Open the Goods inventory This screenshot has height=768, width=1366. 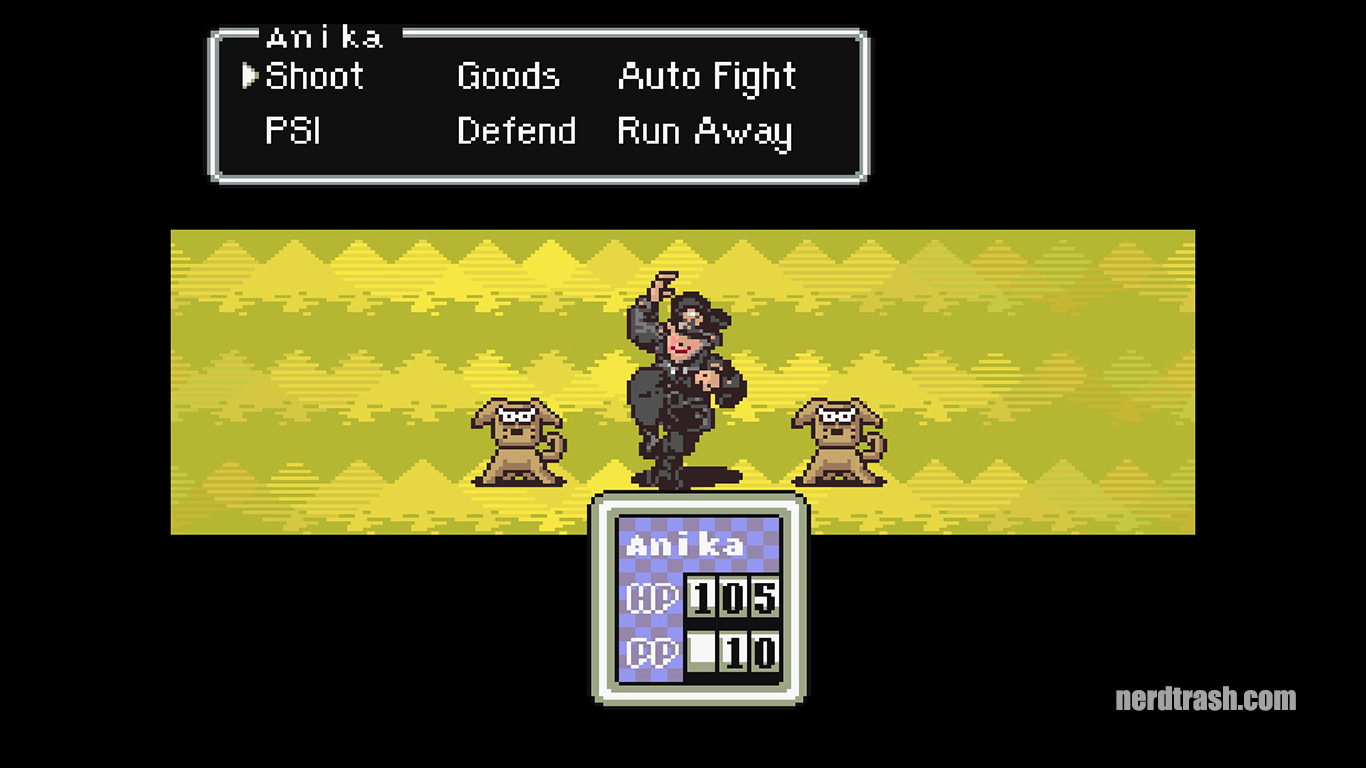point(507,76)
